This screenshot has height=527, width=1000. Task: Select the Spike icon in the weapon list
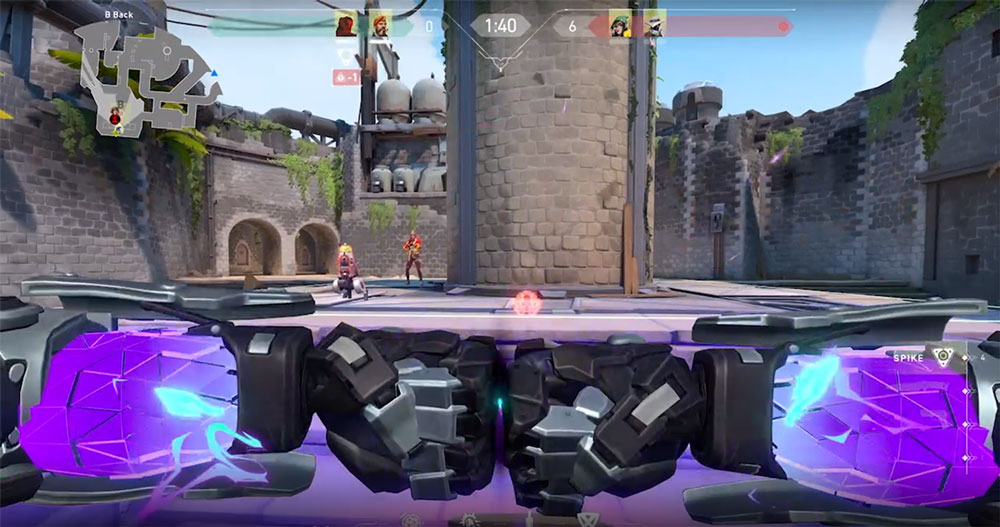(941, 358)
